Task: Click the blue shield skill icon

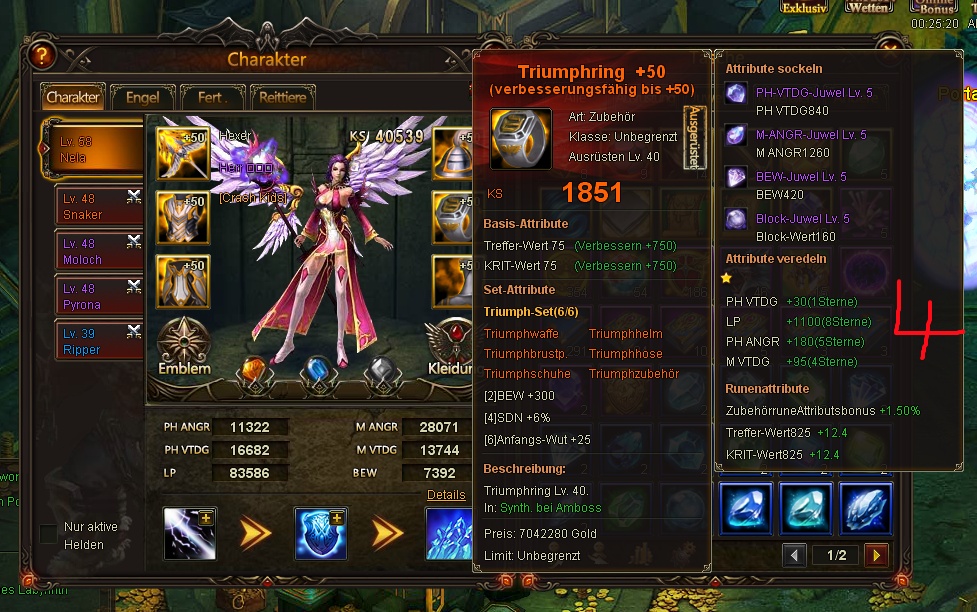Action: click(x=320, y=532)
